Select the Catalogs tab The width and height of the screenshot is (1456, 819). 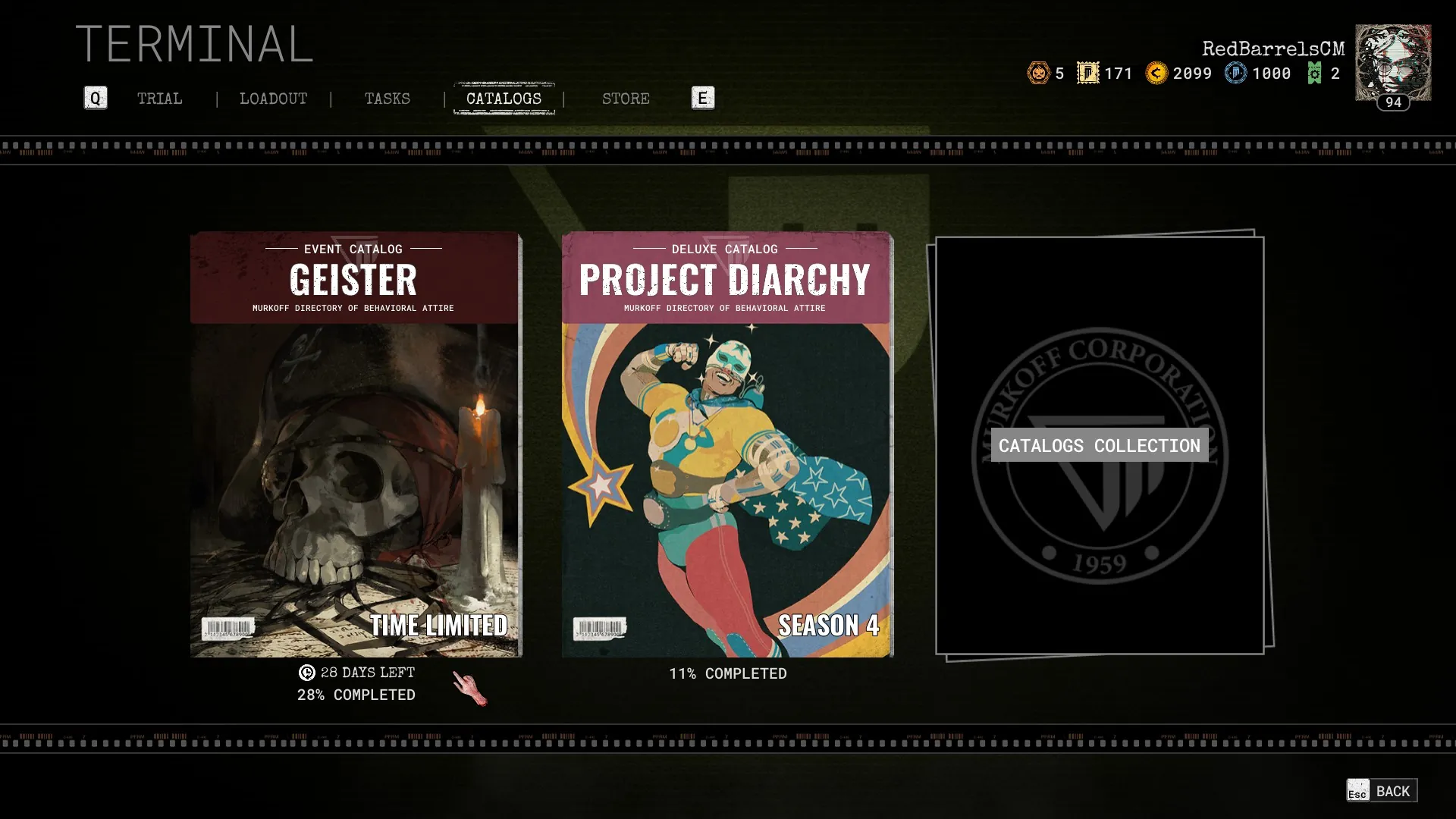pos(504,99)
